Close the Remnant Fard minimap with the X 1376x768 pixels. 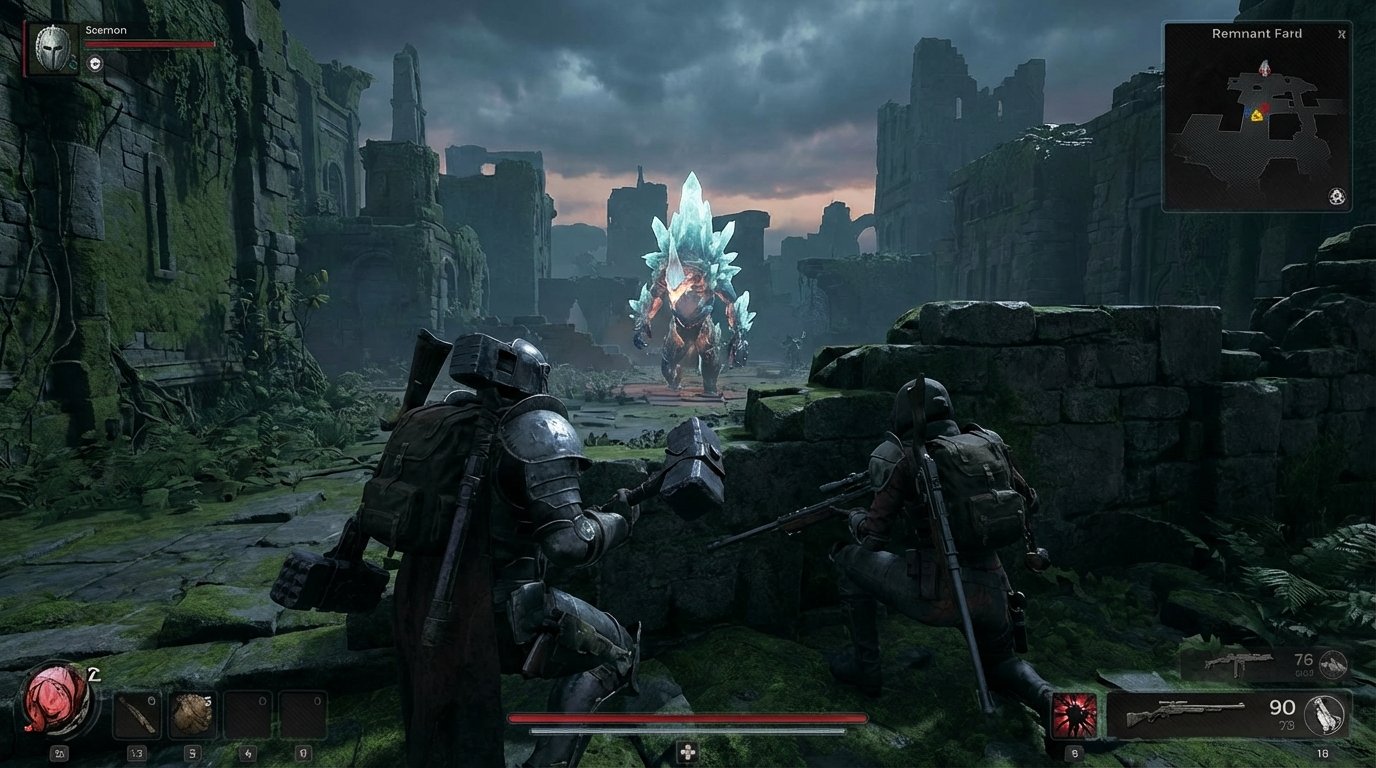[1341, 34]
